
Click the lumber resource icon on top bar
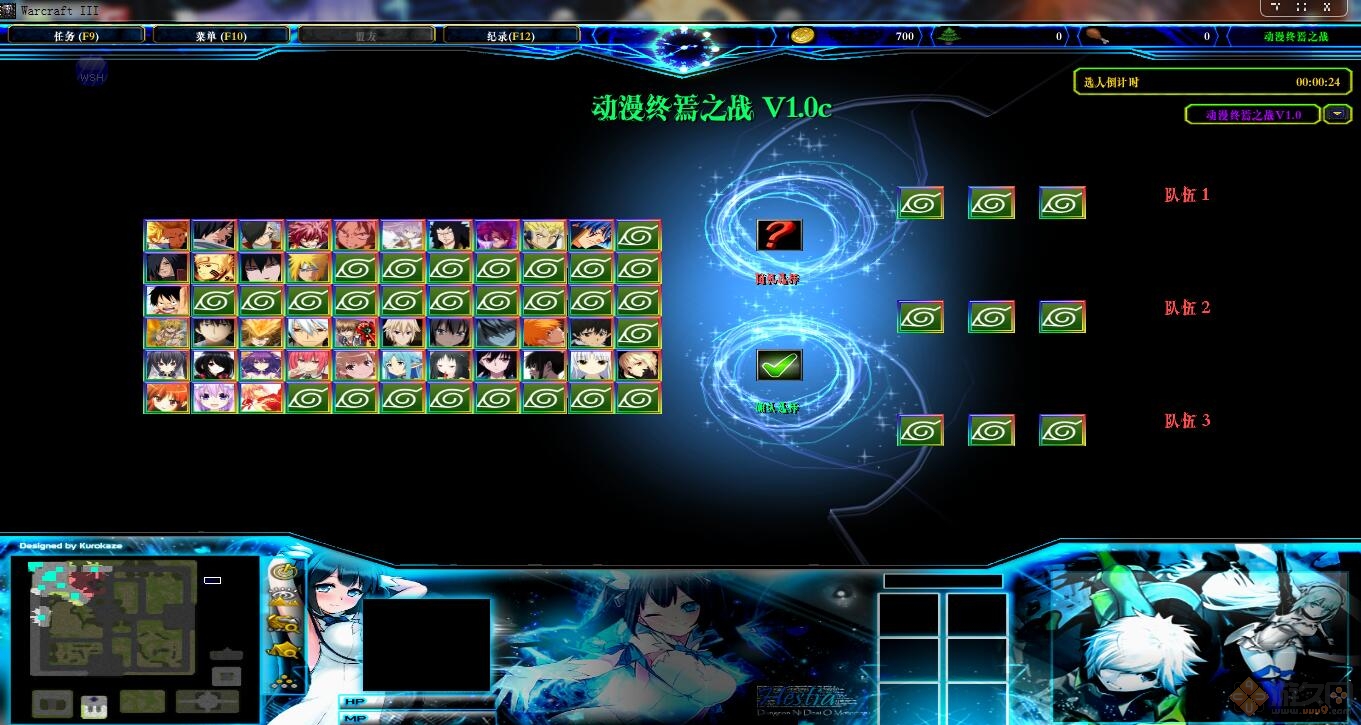click(949, 36)
